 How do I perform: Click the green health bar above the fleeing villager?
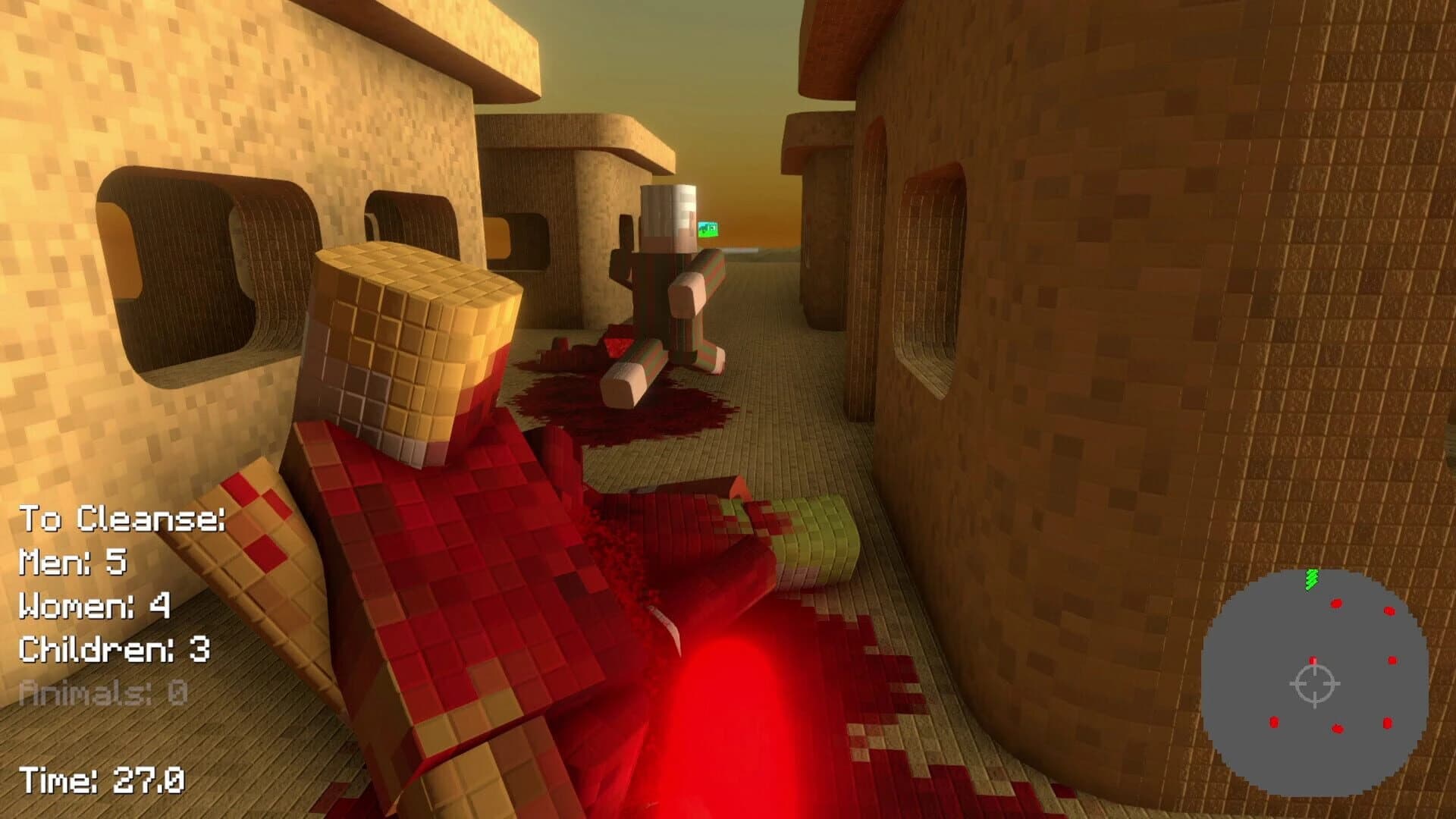click(x=708, y=227)
